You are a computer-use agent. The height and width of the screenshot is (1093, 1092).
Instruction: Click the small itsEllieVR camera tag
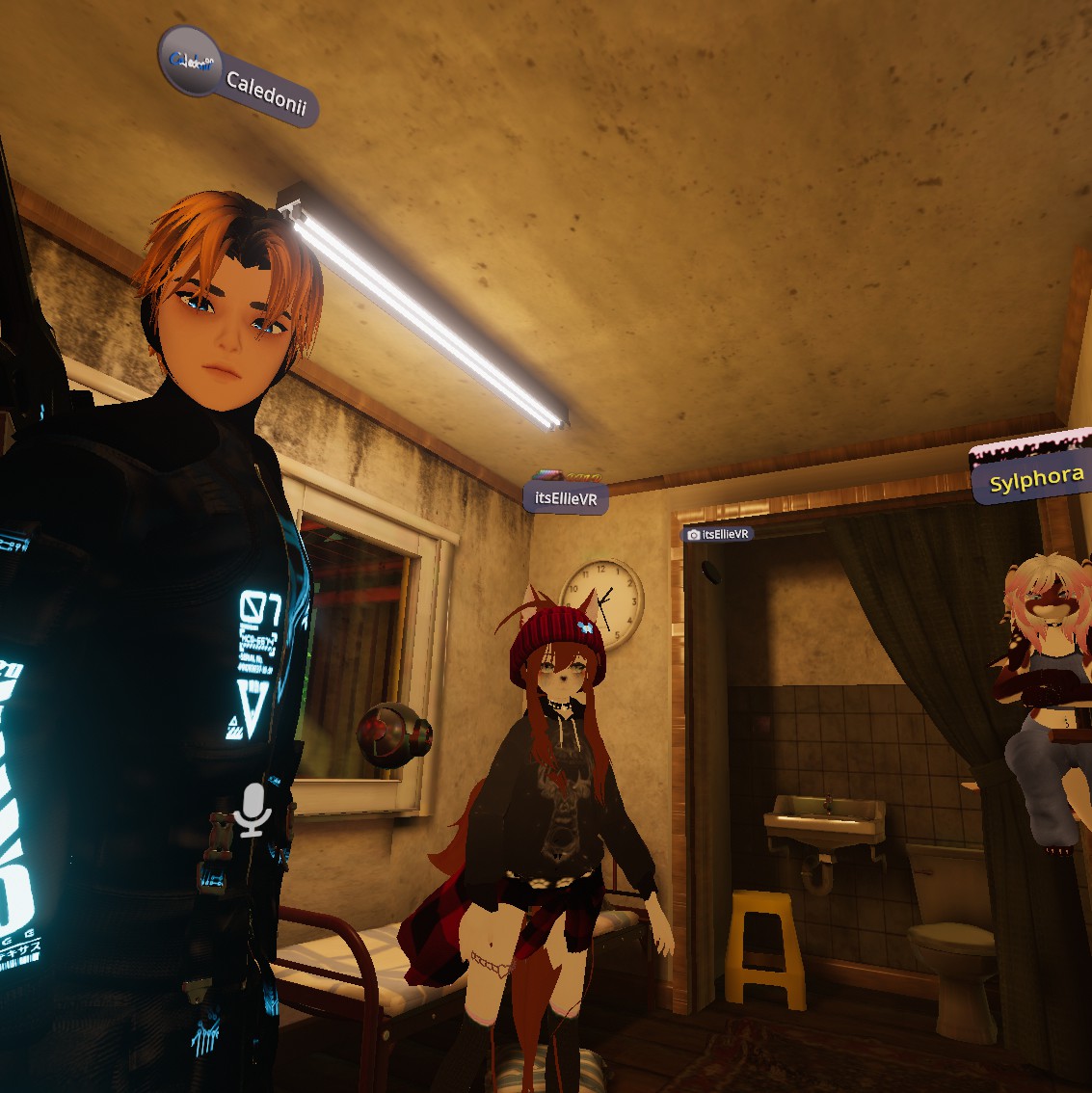[718, 534]
